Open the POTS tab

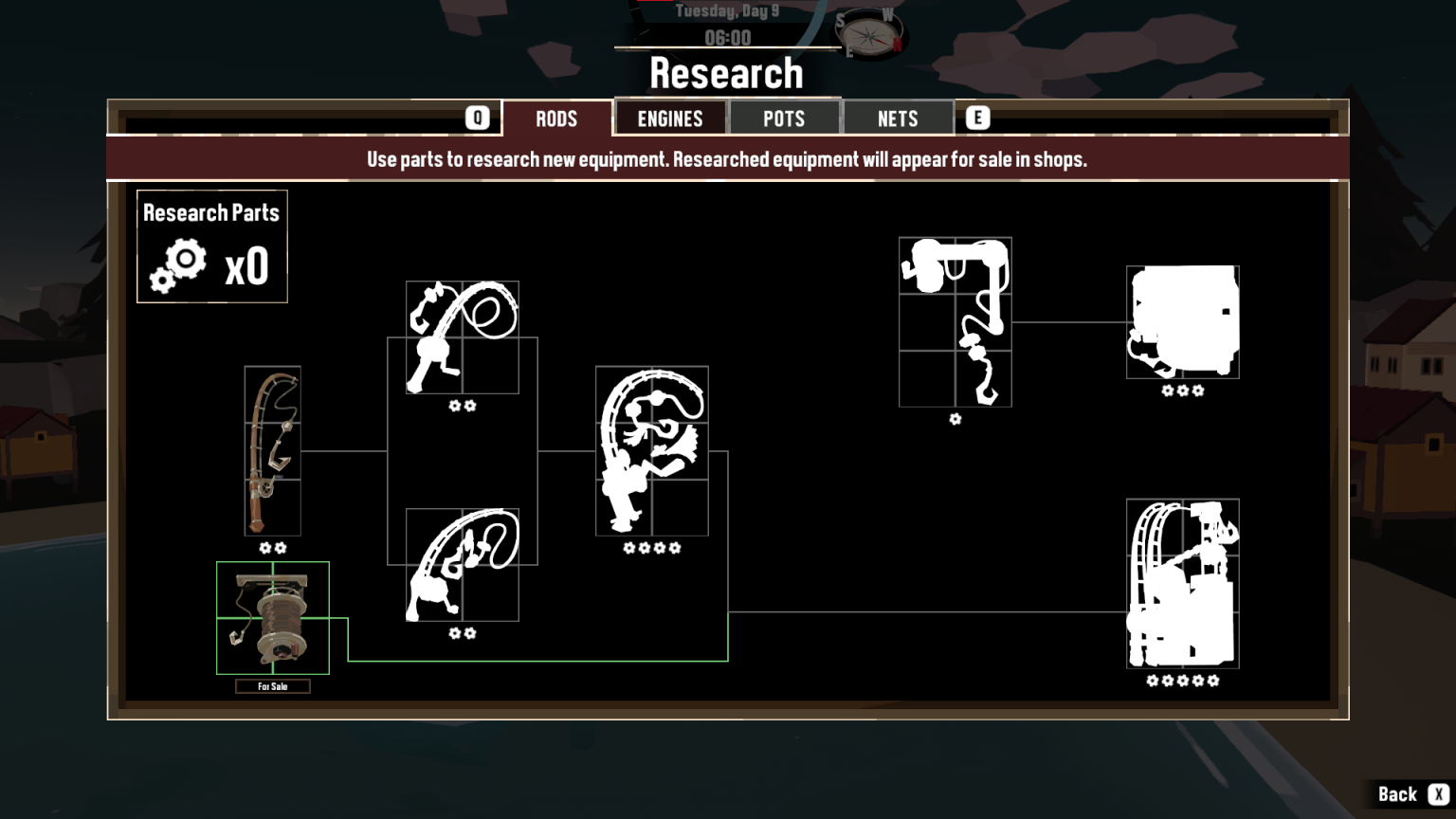pyautogui.click(x=784, y=118)
